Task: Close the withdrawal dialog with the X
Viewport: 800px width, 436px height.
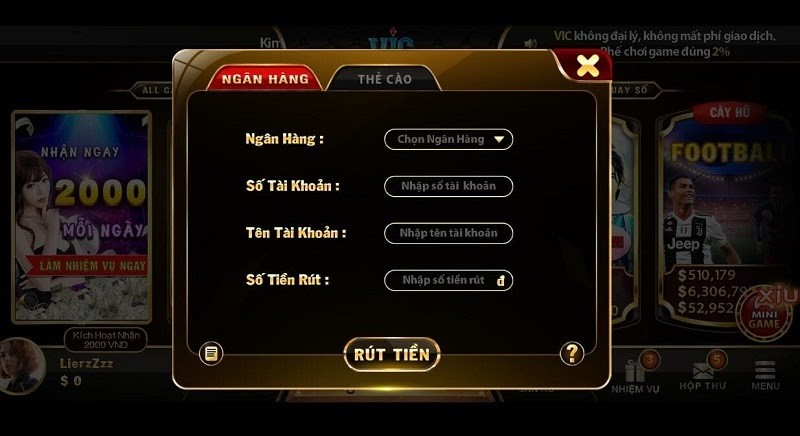Action: 588,66
